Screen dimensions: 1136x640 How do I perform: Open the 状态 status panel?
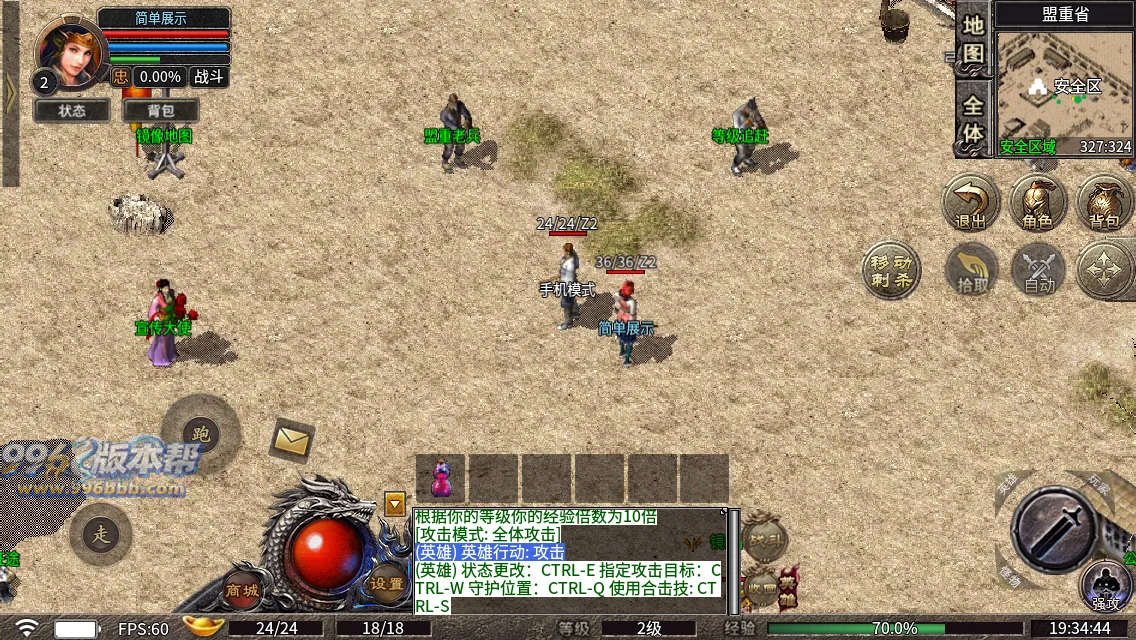click(x=71, y=110)
